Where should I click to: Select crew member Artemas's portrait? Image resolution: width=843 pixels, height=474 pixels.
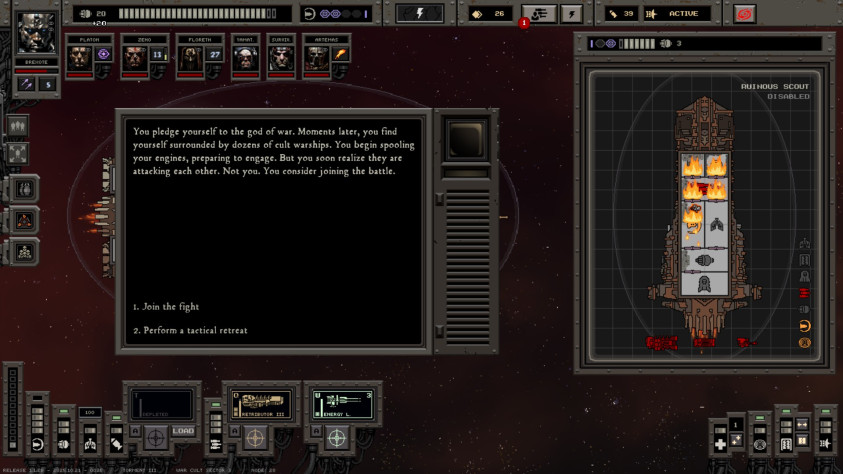click(318, 59)
